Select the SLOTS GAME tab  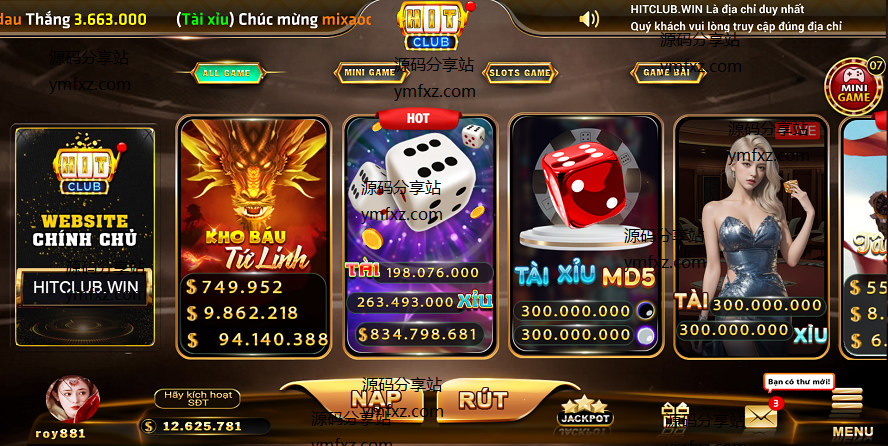[x=520, y=73]
